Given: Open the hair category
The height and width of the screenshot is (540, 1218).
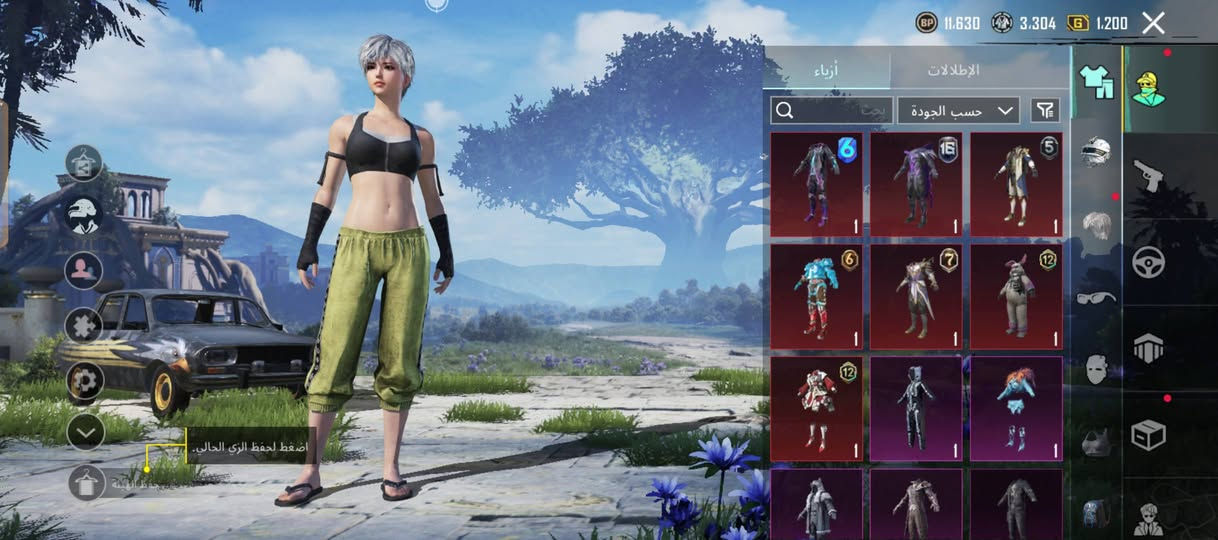Looking at the screenshot, I should 1096,224.
